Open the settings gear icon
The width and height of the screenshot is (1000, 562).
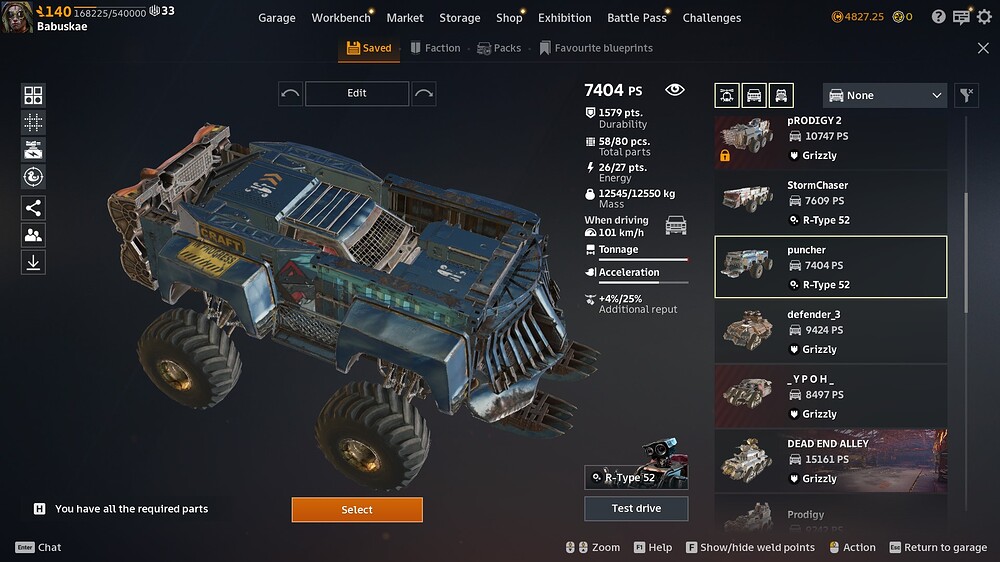click(x=984, y=17)
